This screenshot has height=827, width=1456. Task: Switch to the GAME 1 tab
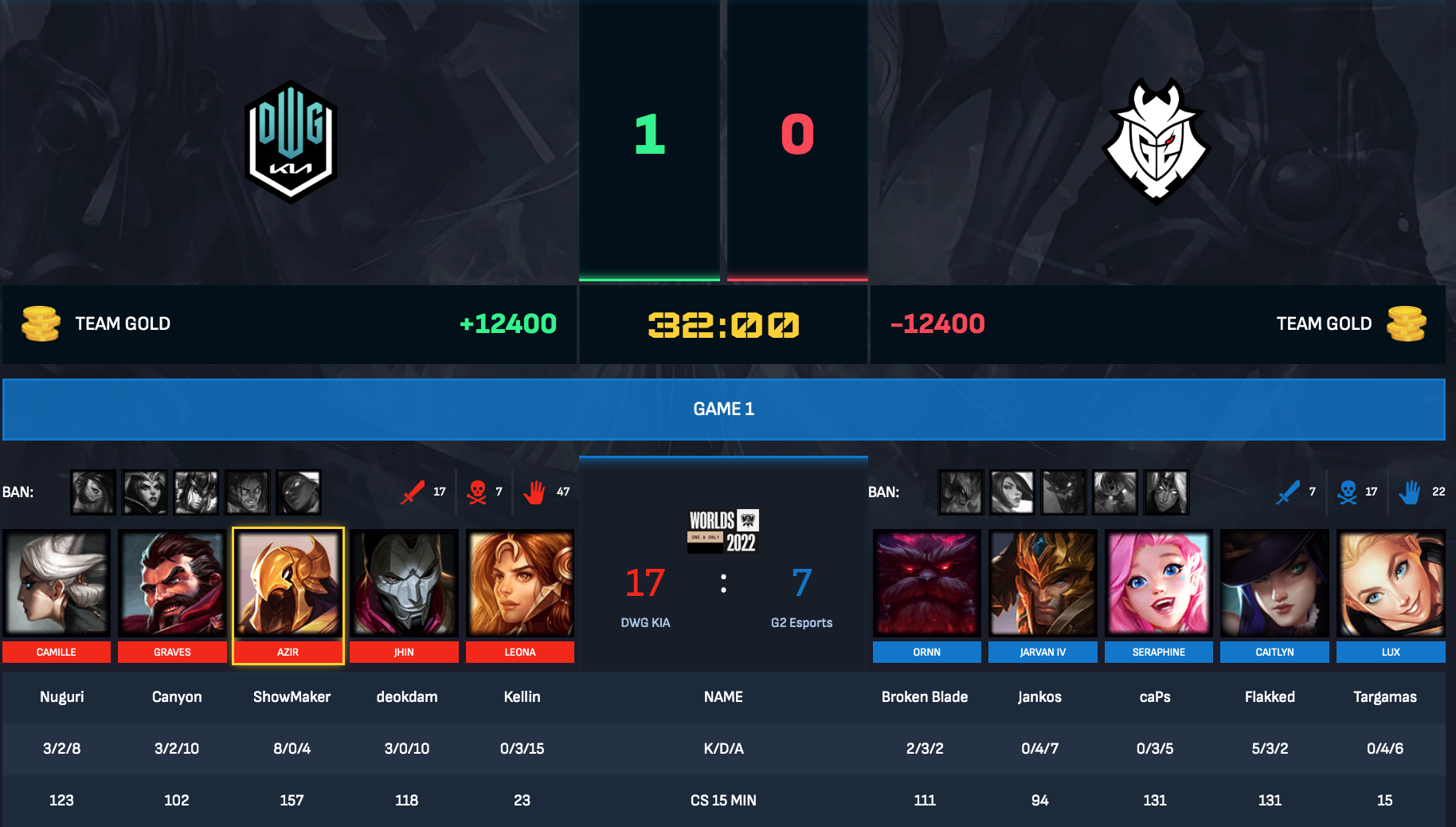[723, 409]
